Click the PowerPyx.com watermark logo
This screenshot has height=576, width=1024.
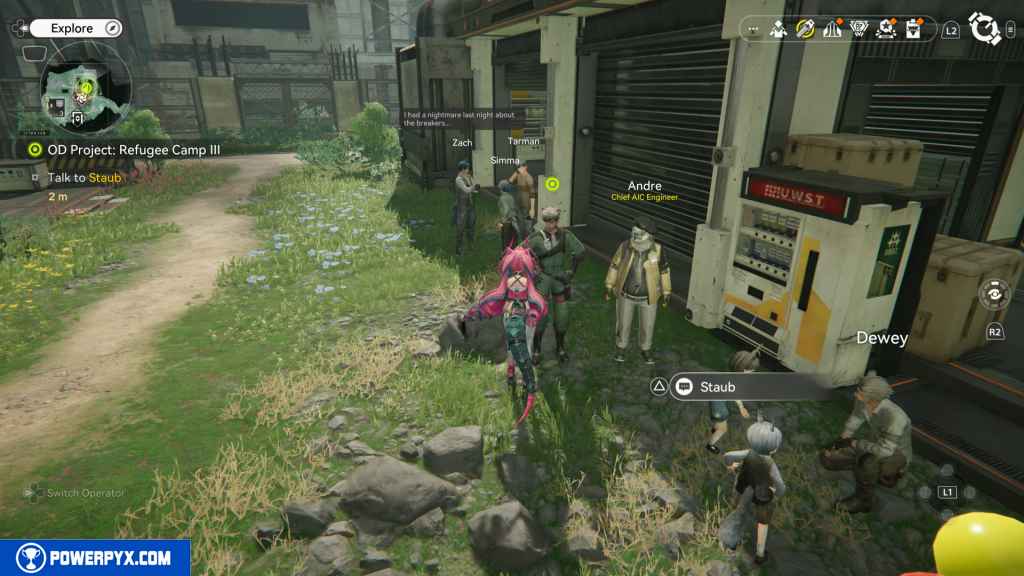pyautogui.click(x=95, y=558)
